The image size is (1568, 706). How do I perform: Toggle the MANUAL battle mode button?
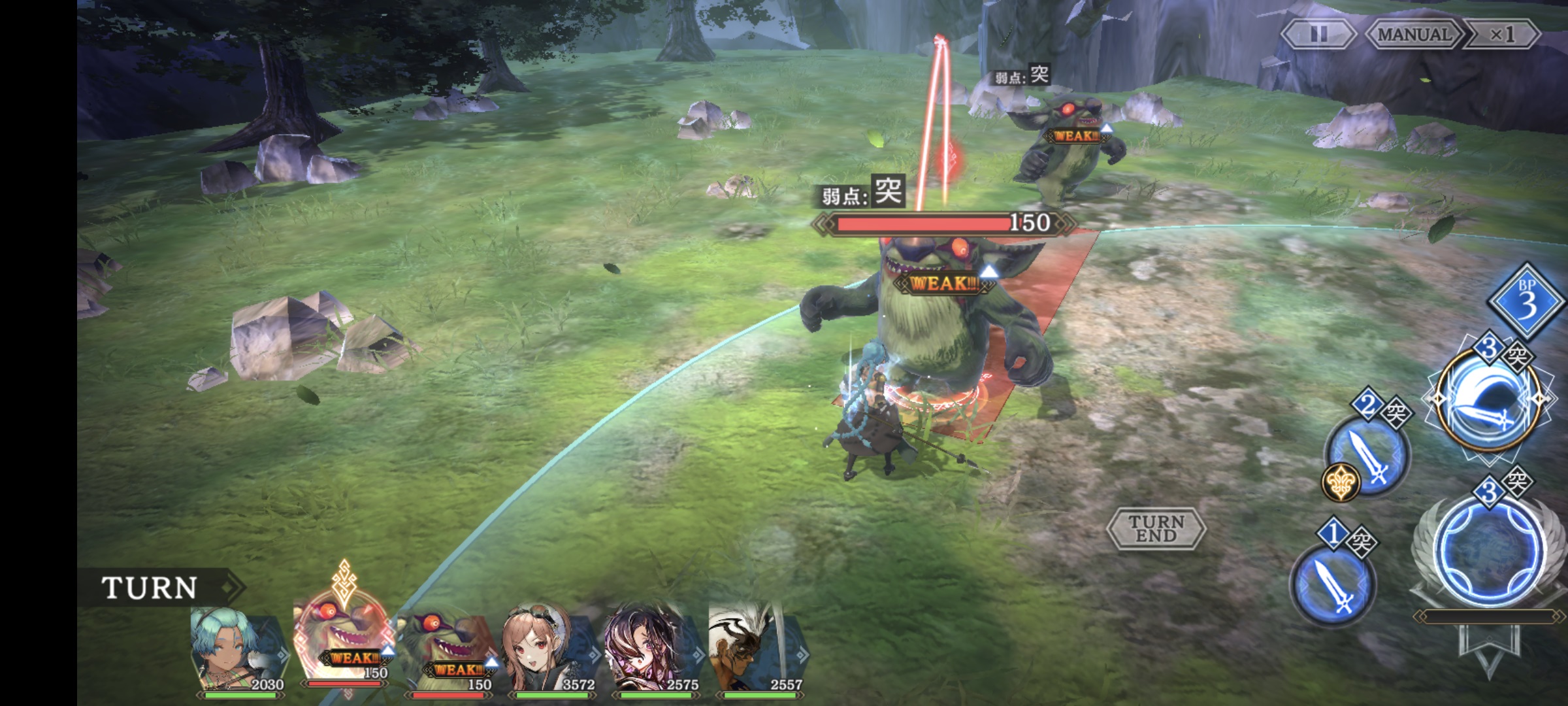click(x=1413, y=35)
